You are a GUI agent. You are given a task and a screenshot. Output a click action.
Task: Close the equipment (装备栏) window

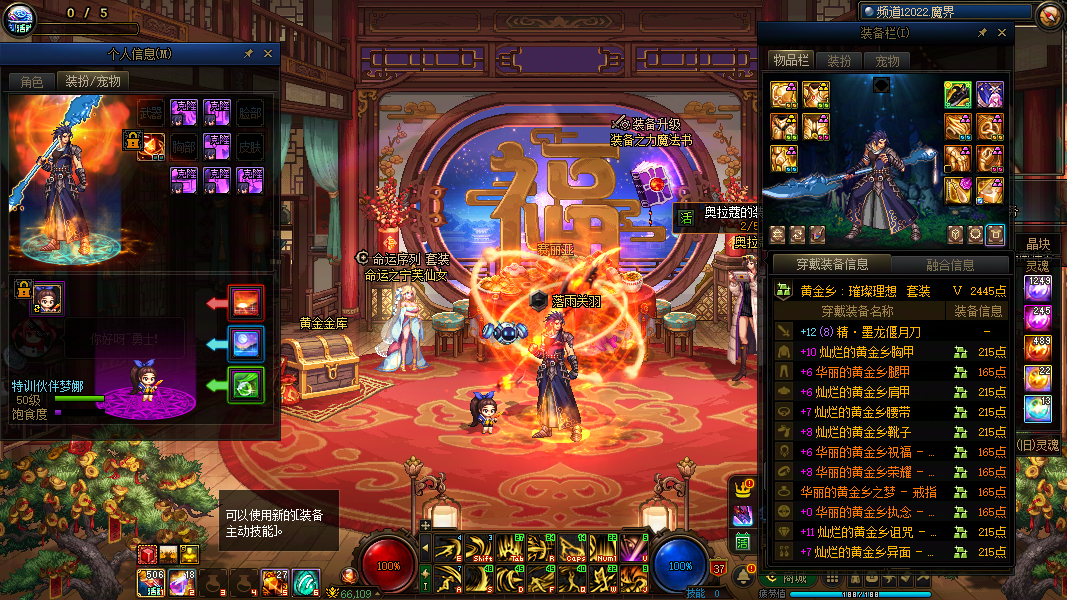click(x=1002, y=33)
